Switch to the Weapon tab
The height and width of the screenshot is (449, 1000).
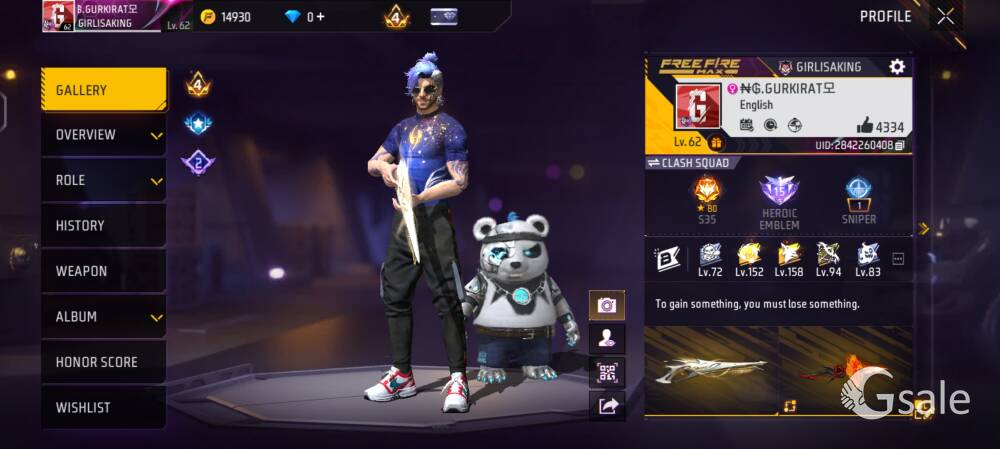pos(103,271)
